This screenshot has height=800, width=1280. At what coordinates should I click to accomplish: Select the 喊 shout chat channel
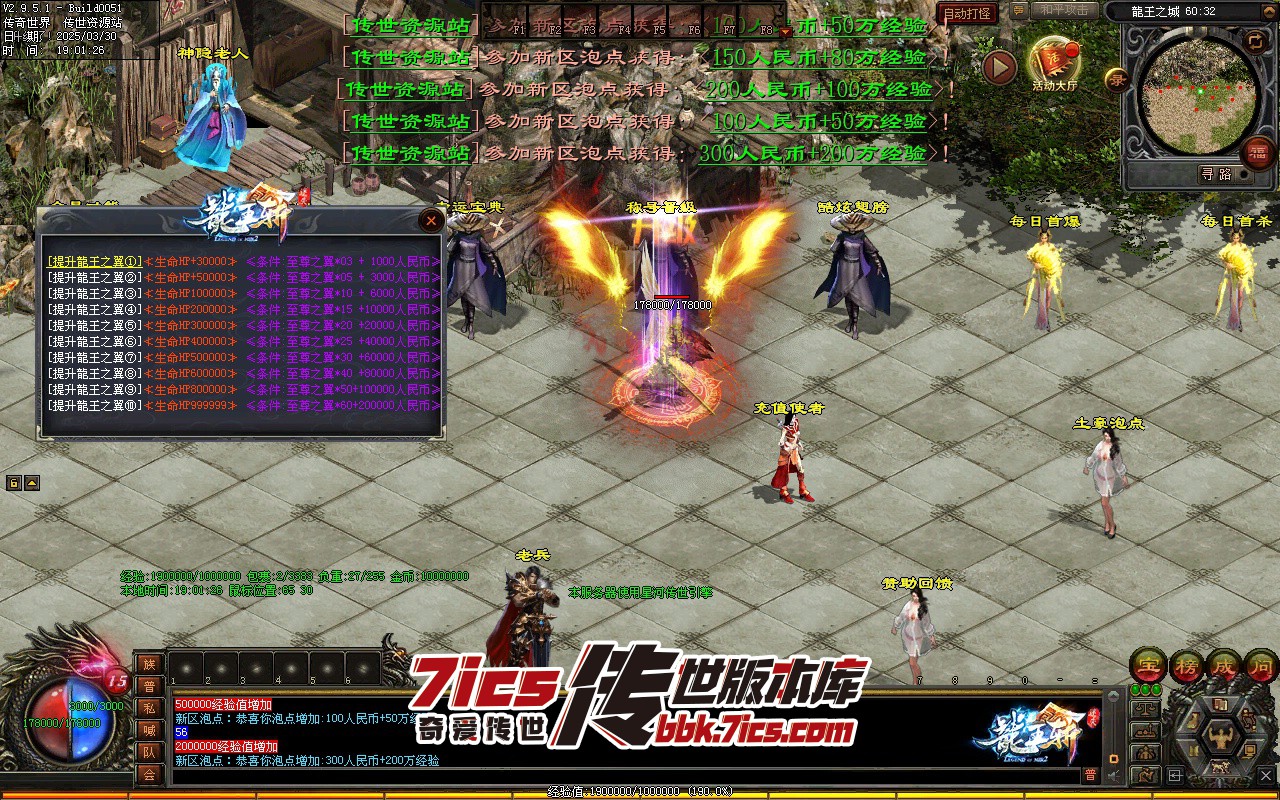coord(149,729)
